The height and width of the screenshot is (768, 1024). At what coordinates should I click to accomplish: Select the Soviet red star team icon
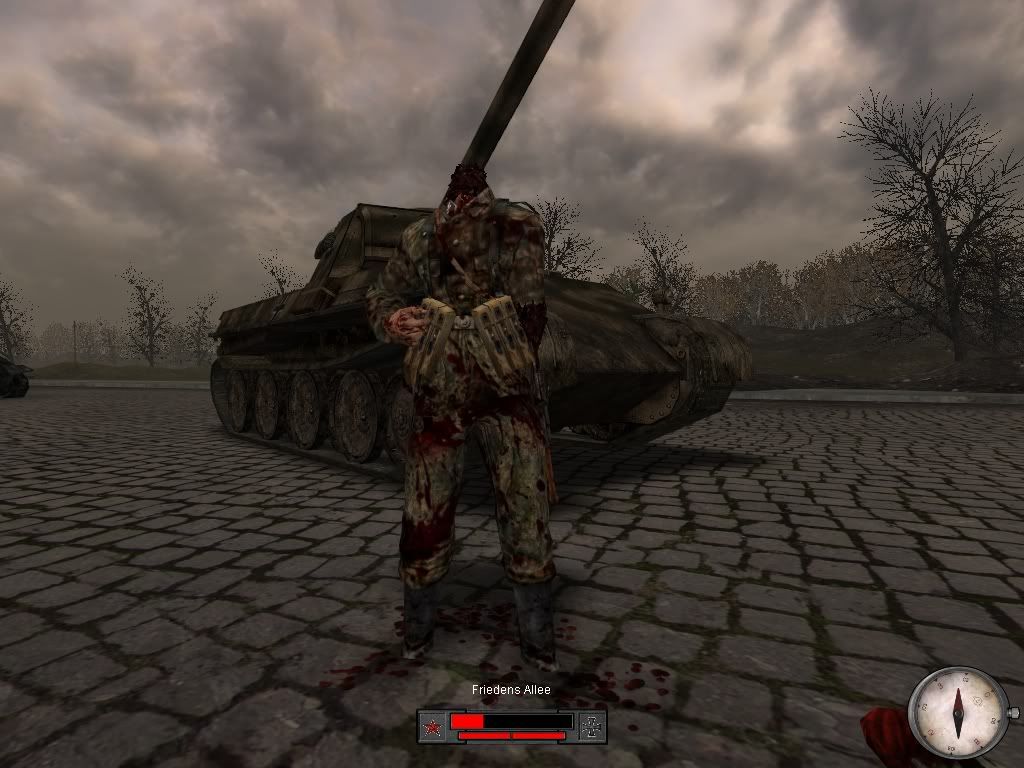(432, 727)
